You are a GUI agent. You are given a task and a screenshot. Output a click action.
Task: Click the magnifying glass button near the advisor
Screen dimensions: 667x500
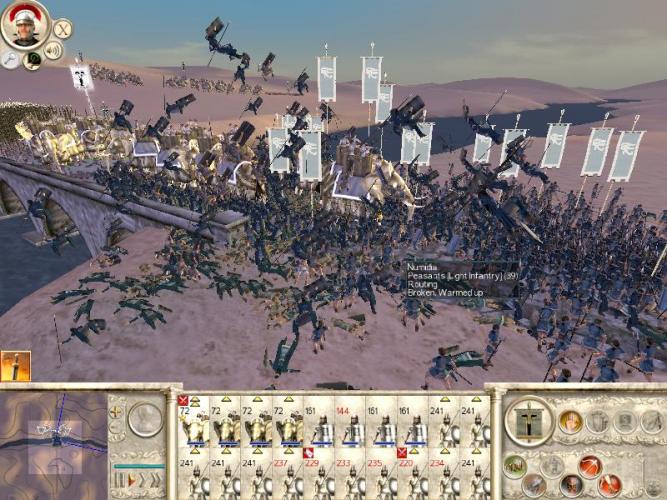(x=11, y=59)
